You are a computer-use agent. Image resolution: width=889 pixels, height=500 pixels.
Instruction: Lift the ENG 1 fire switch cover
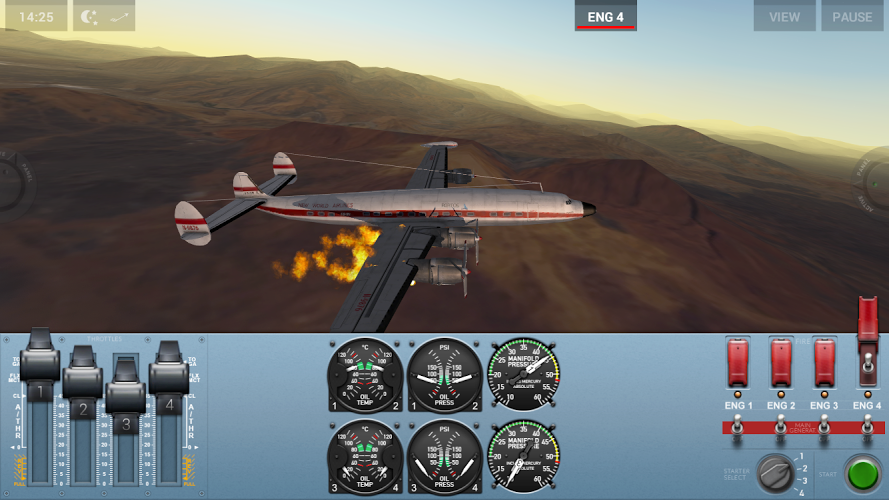pos(738,362)
